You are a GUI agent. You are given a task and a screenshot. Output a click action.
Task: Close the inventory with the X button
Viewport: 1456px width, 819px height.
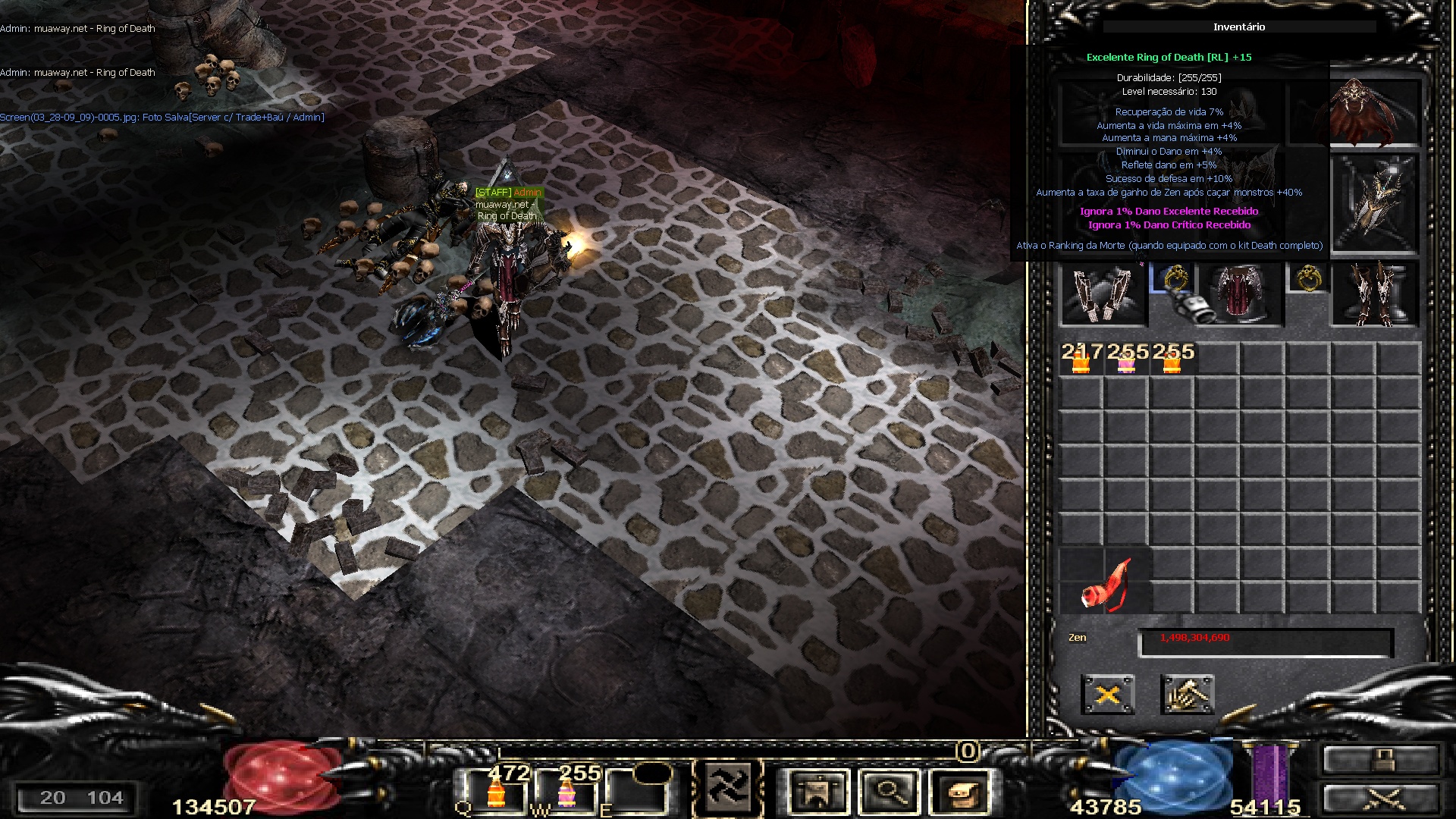pyautogui.click(x=1107, y=695)
